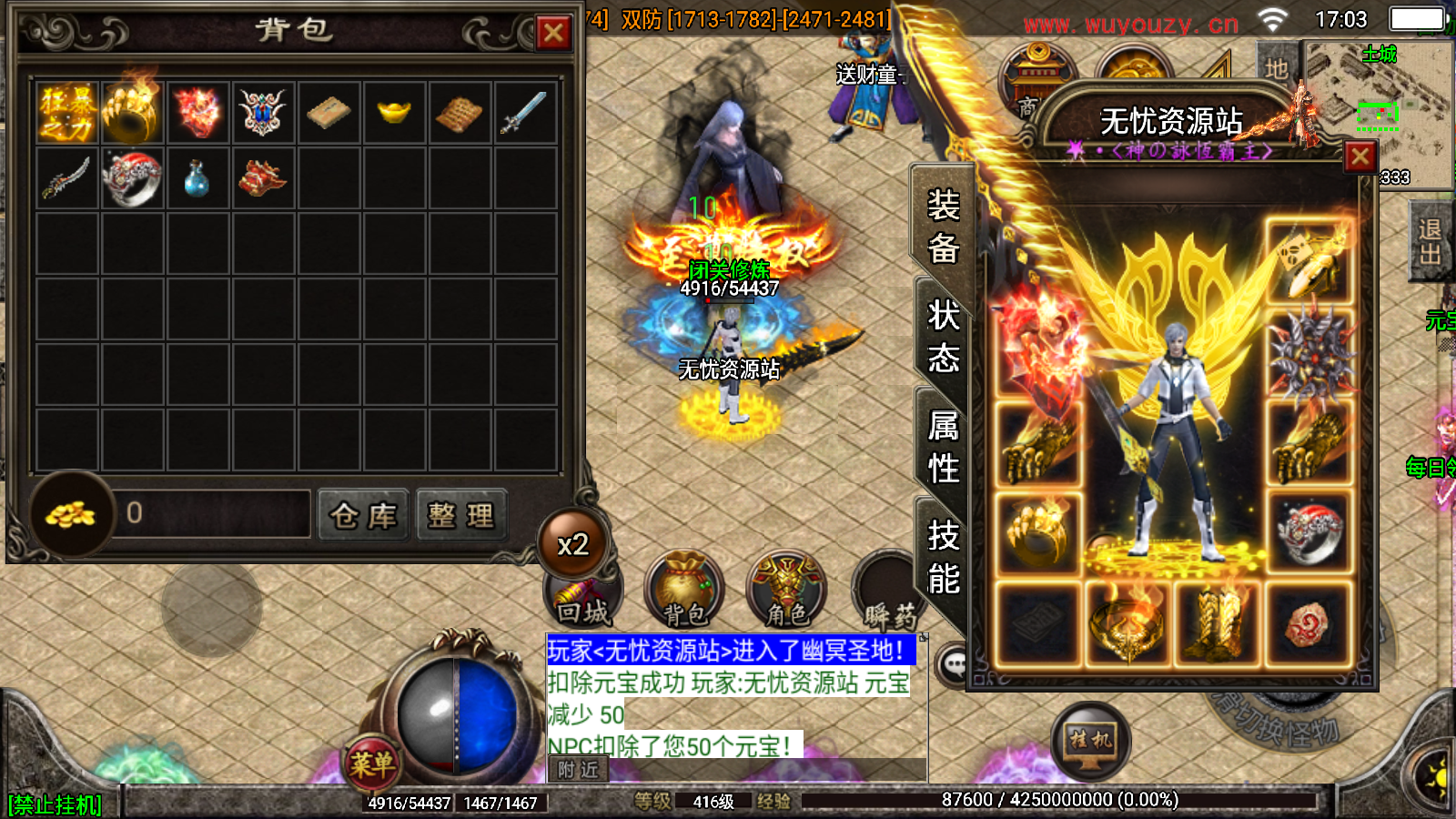The height and width of the screenshot is (819, 1456).
Task: Sort the bag with 整理
Action: click(461, 515)
